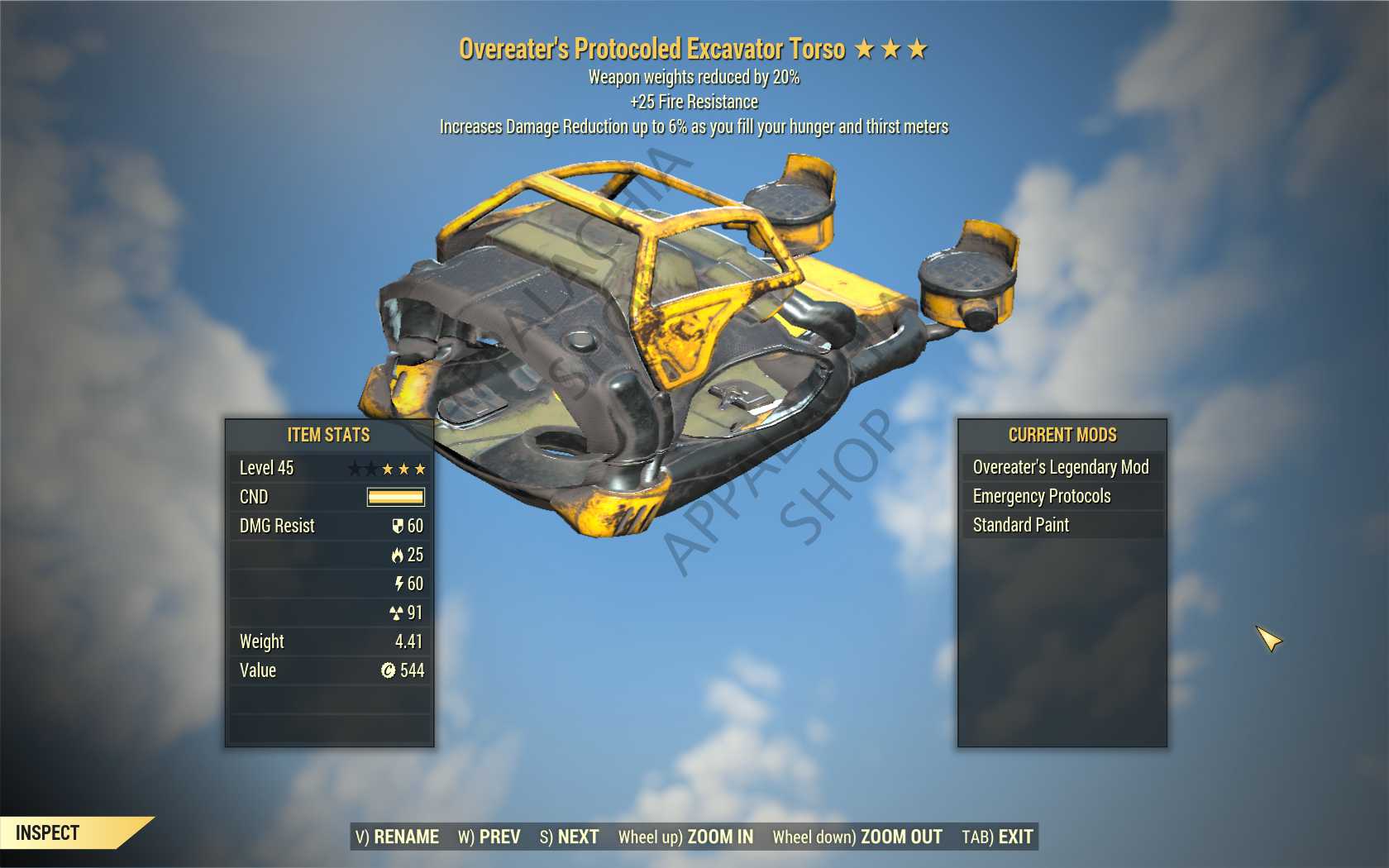Go to the previous item with PREV
The image size is (1389, 868).
[x=489, y=837]
